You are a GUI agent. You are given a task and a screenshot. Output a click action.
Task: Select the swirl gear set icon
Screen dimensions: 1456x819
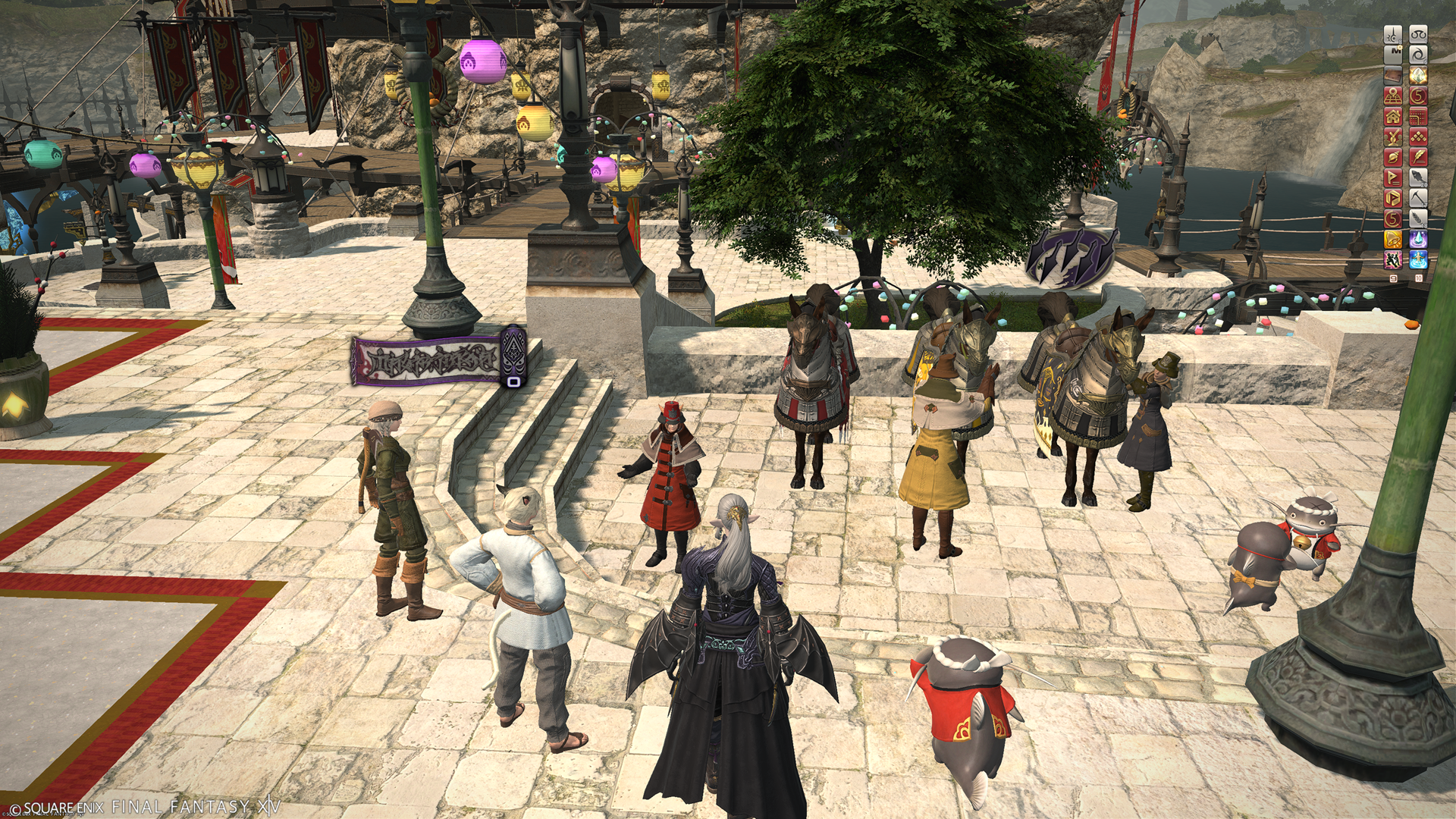point(1417,55)
